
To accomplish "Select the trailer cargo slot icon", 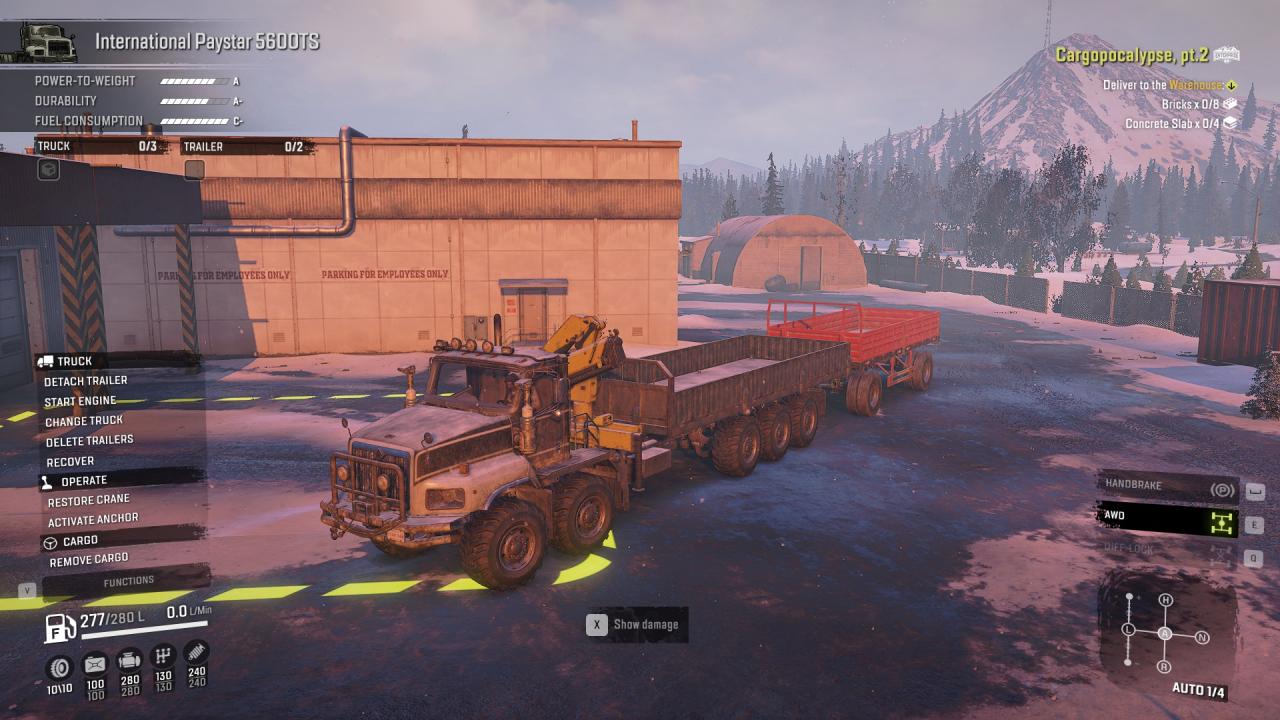I will (x=194, y=170).
